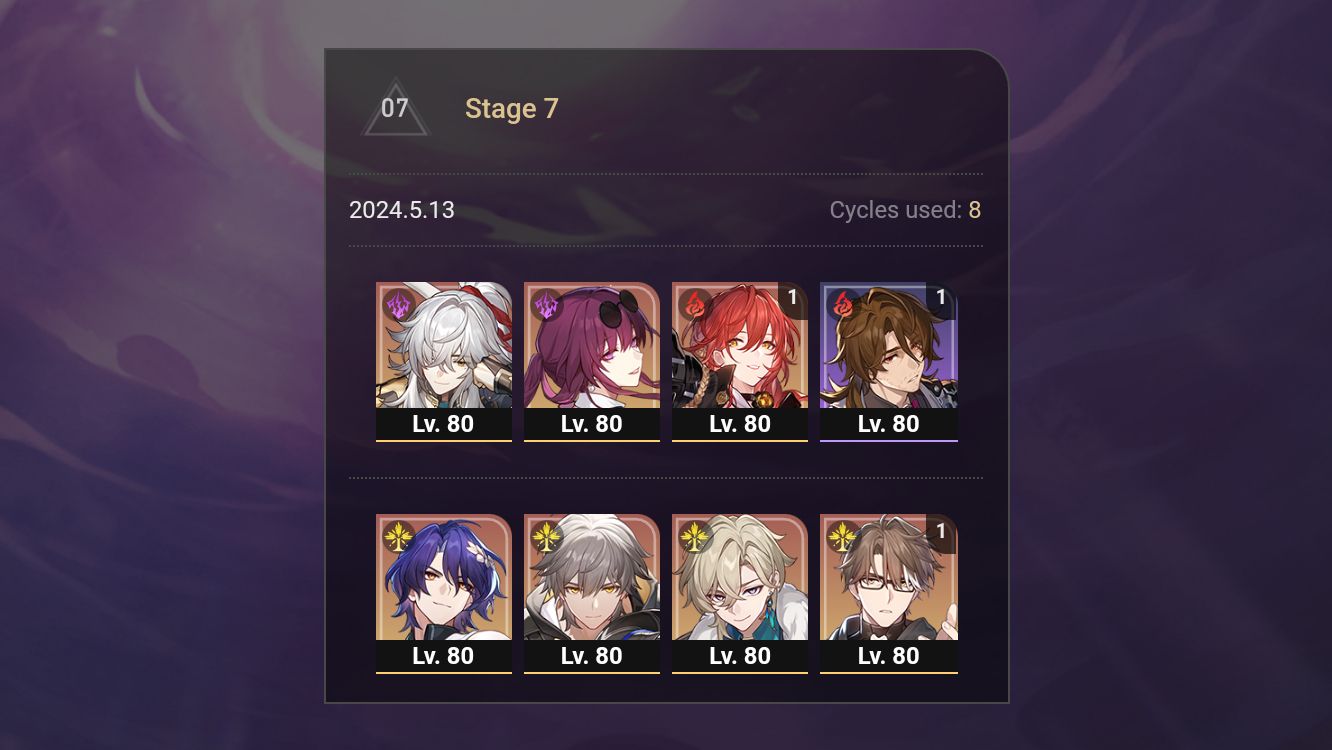Expand the triangular 07 stage emblem

395,110
